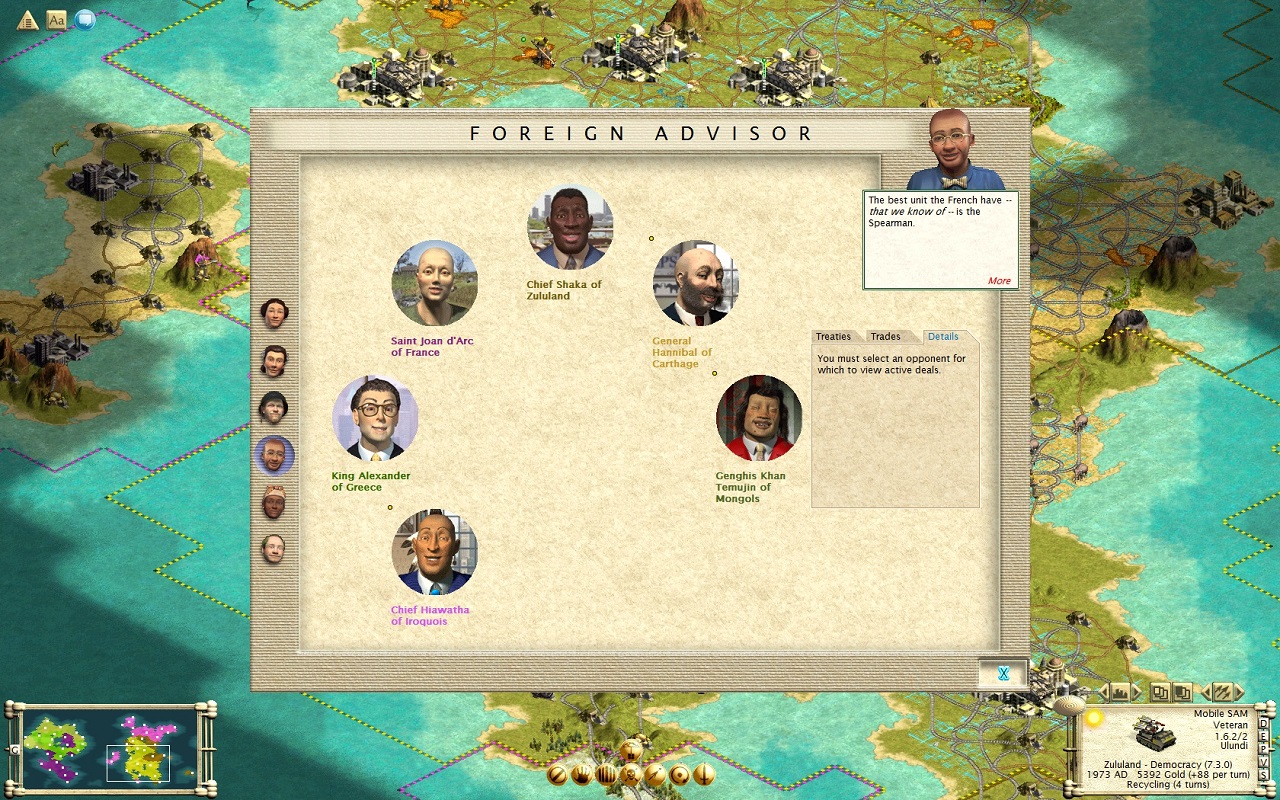Click the wait hand order icon
The width and height of the screenshot is (1280, 800).
(583, 773)
